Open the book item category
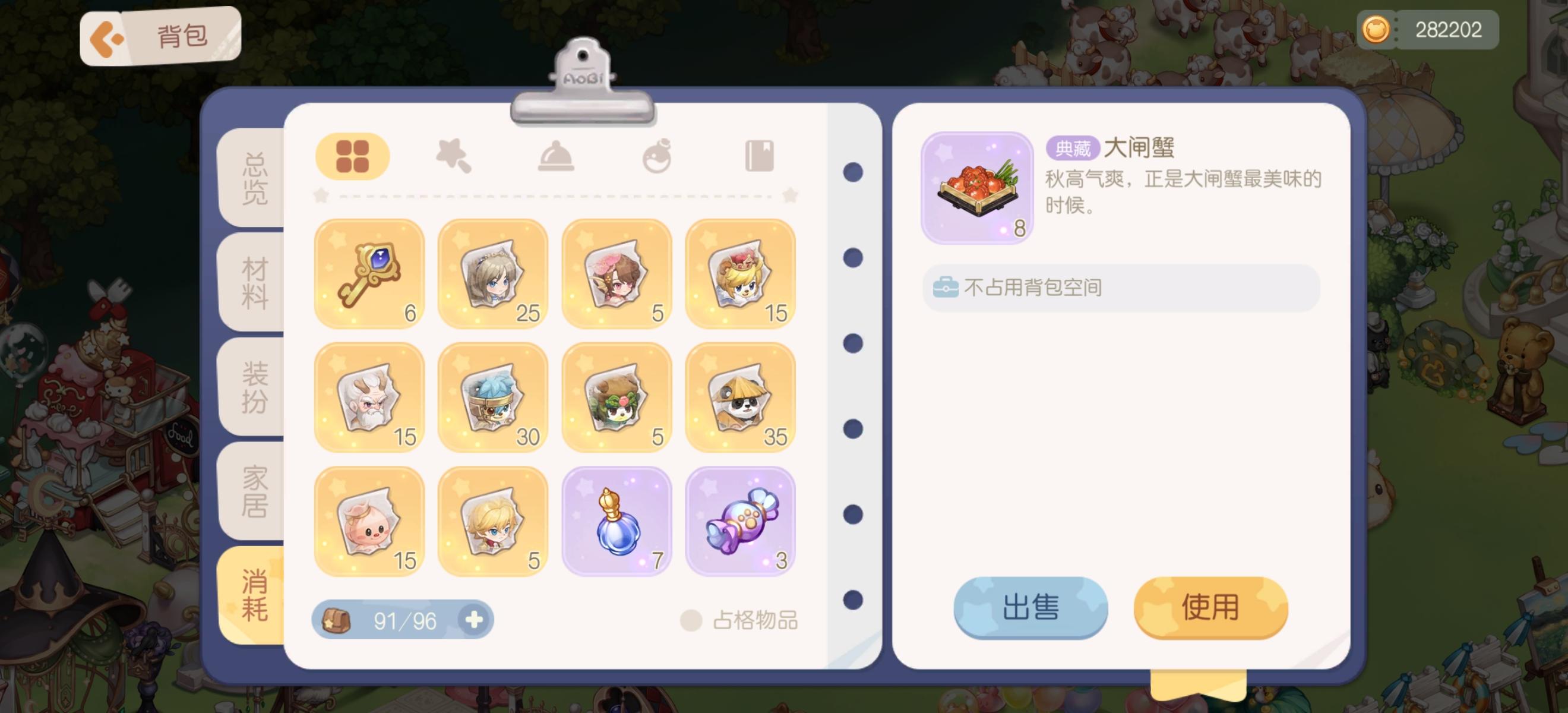Viewport: 1568px width, 713px height. [759, 156]
